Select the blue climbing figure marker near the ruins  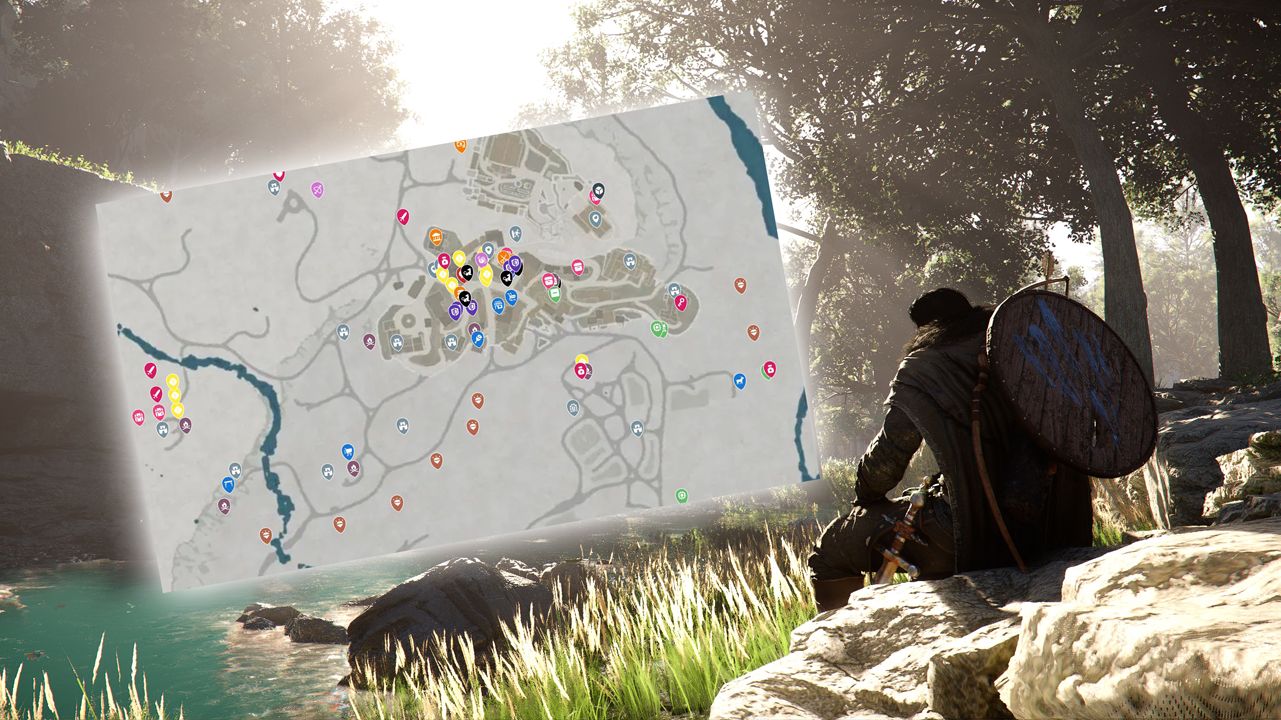click(x=516, y=234)
